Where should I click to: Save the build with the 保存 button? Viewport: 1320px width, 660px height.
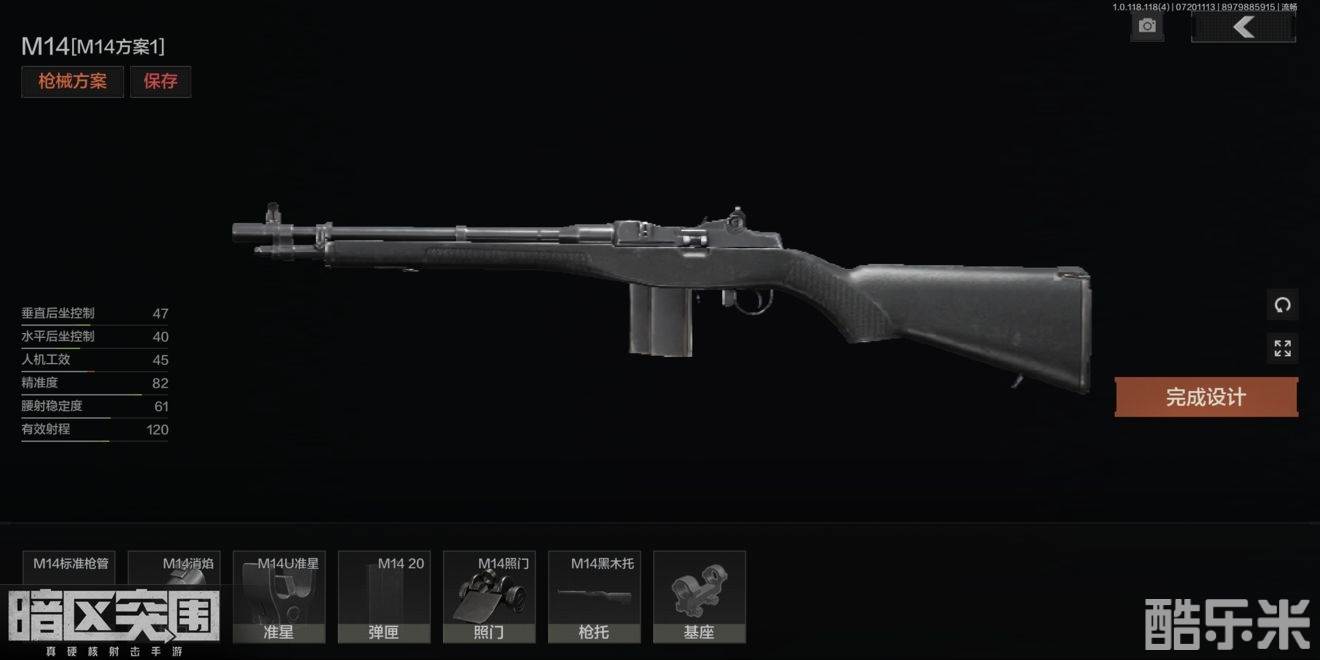pyautogui.click(x=160, y=82)
